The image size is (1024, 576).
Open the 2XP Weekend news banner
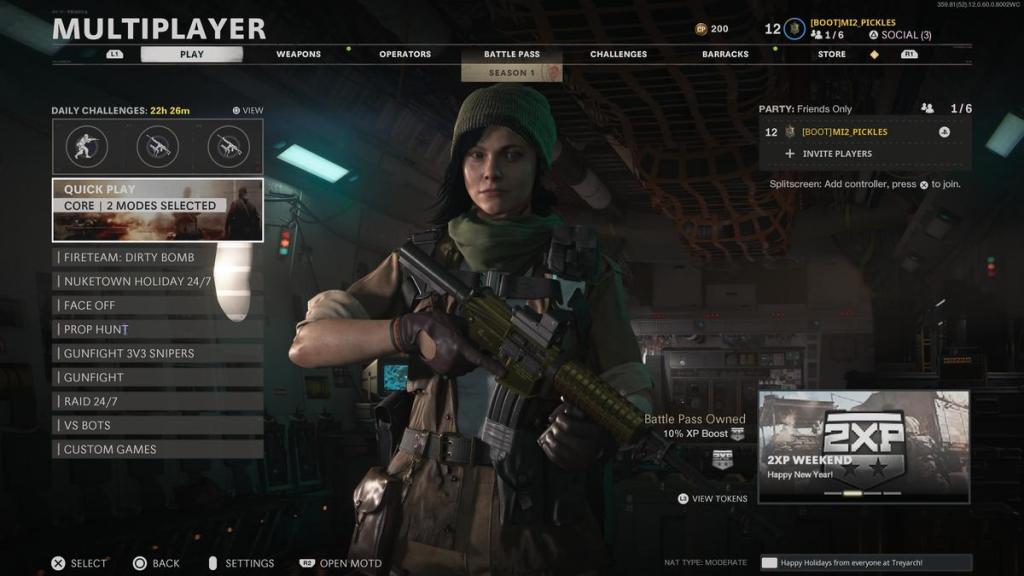tap(863, 446)
